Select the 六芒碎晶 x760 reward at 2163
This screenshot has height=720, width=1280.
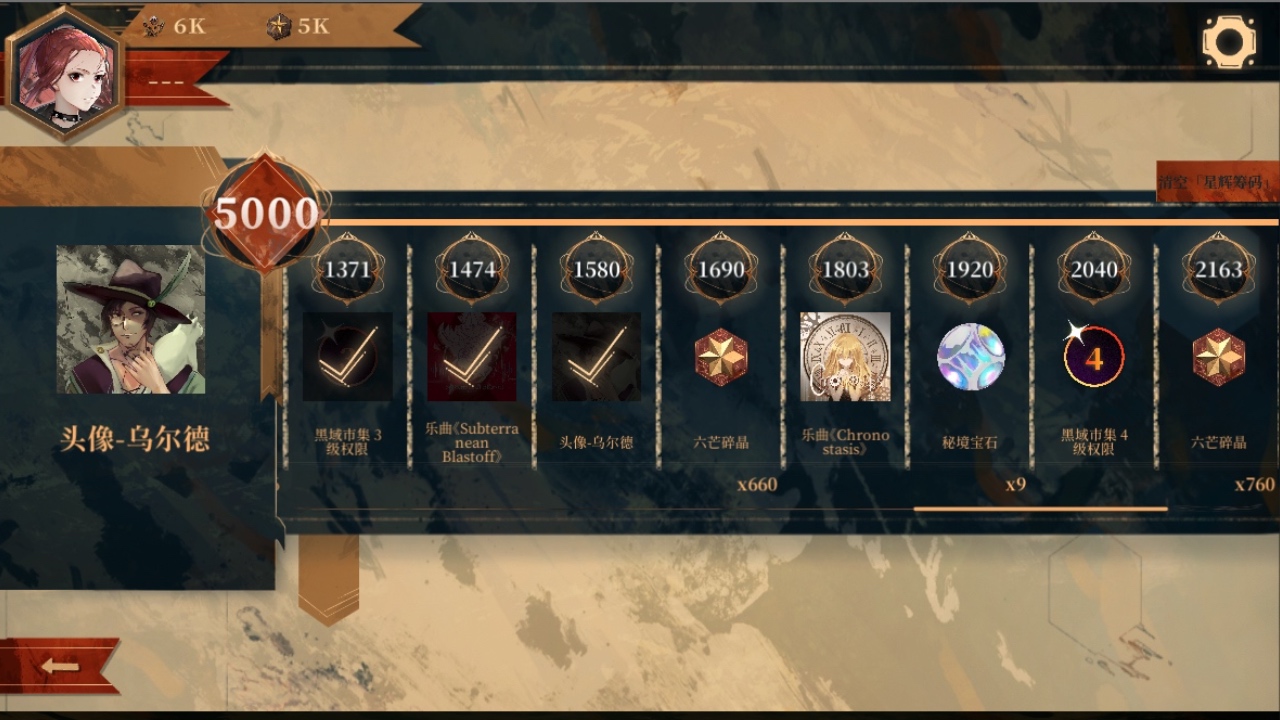tap(1217, 357)
